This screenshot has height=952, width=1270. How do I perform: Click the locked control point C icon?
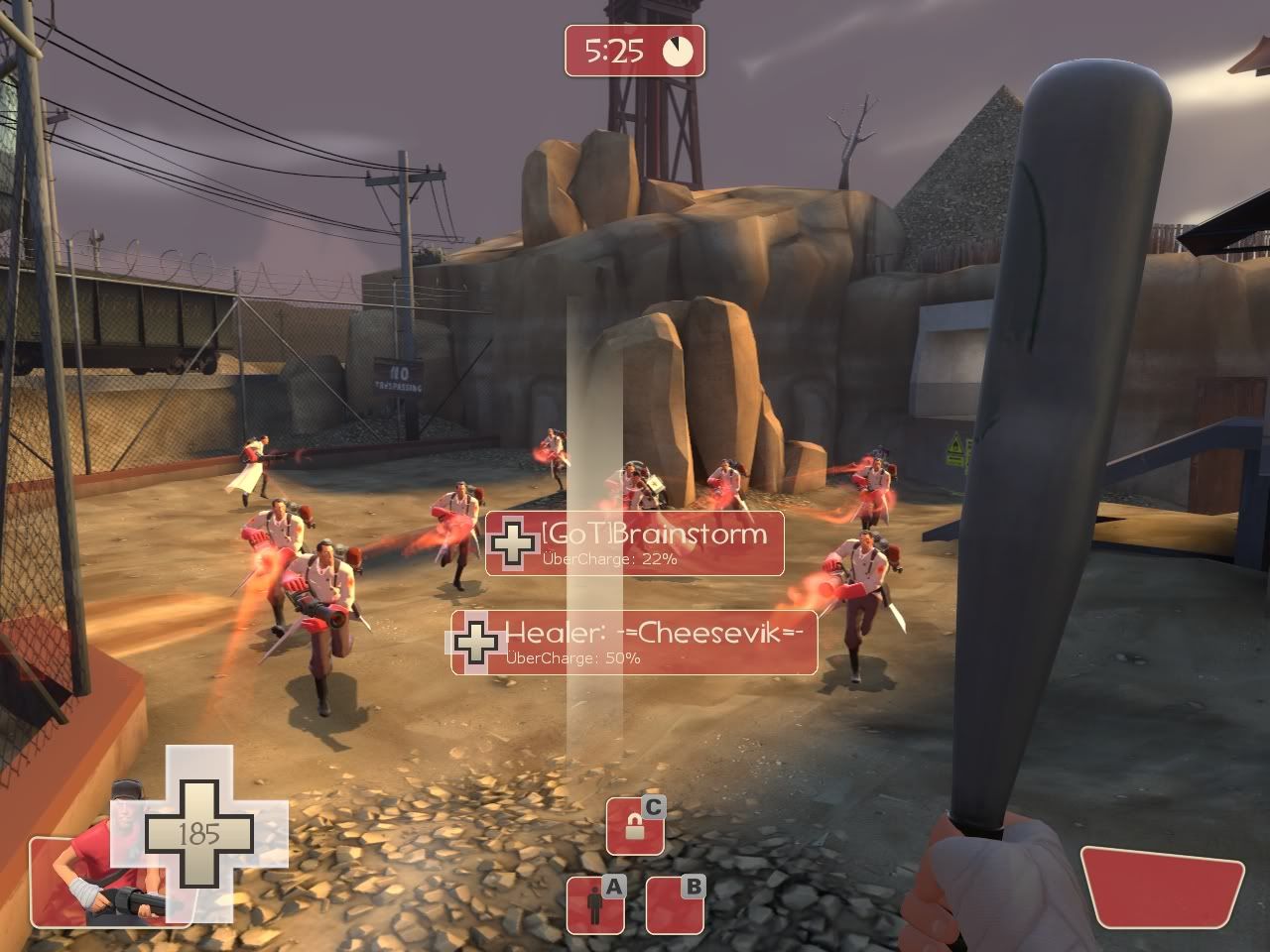[x=635, y=825]
